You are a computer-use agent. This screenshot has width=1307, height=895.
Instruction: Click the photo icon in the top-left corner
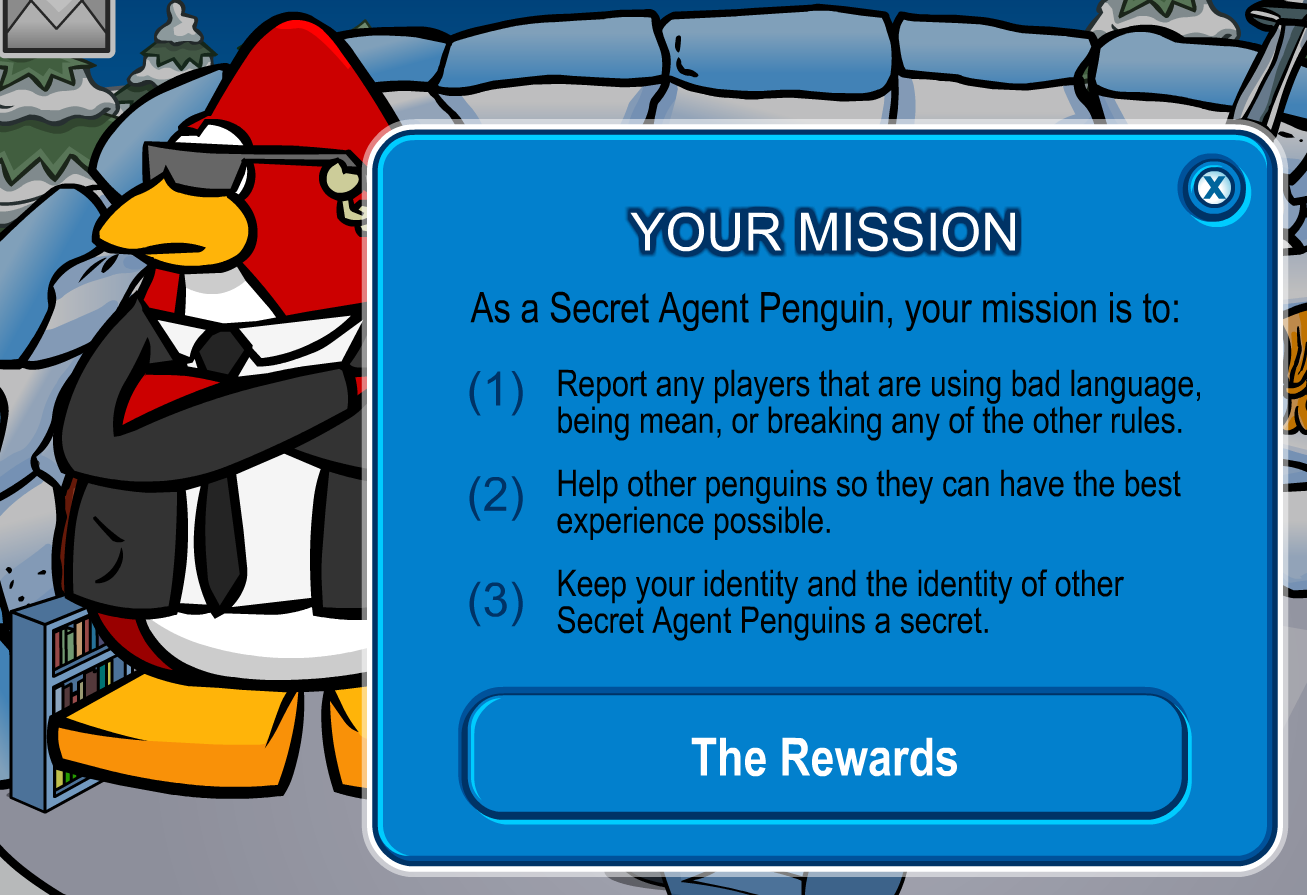(55, 25)
